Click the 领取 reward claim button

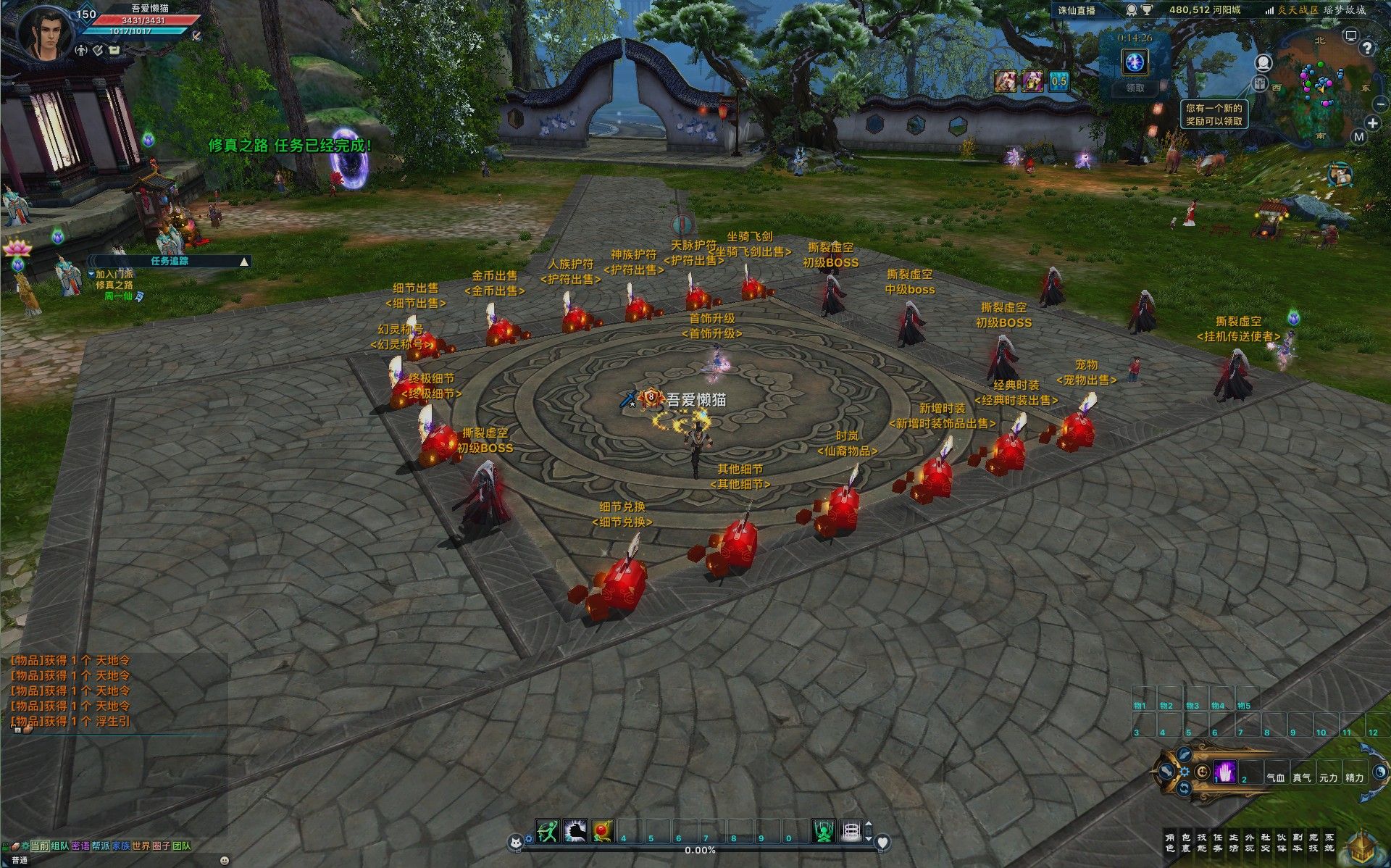point(1135,88)
